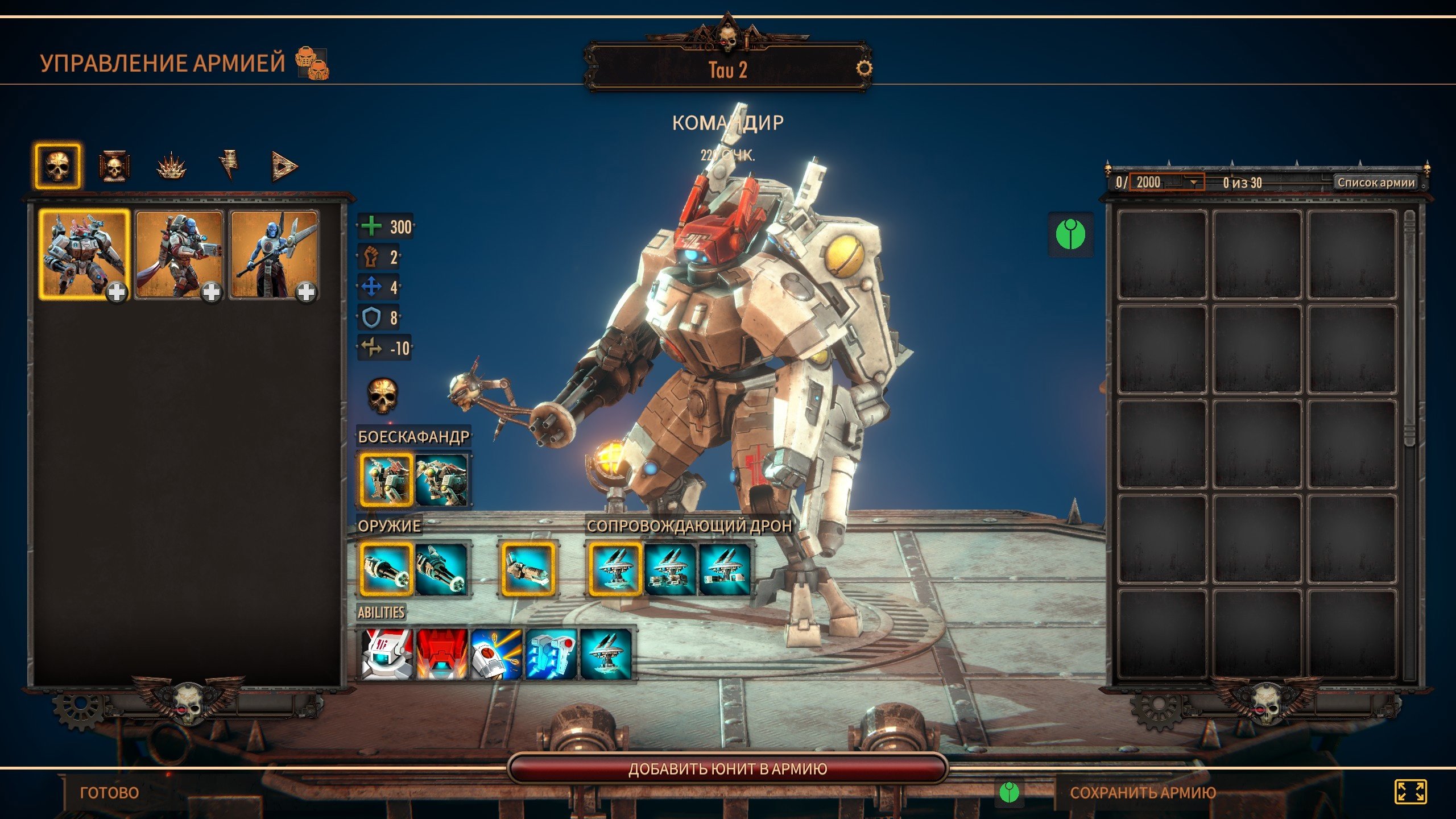This screenshot has width=1456, height=819.
Task: Select the red-caped fire warrior hero portrait
Action: [179, 254]
